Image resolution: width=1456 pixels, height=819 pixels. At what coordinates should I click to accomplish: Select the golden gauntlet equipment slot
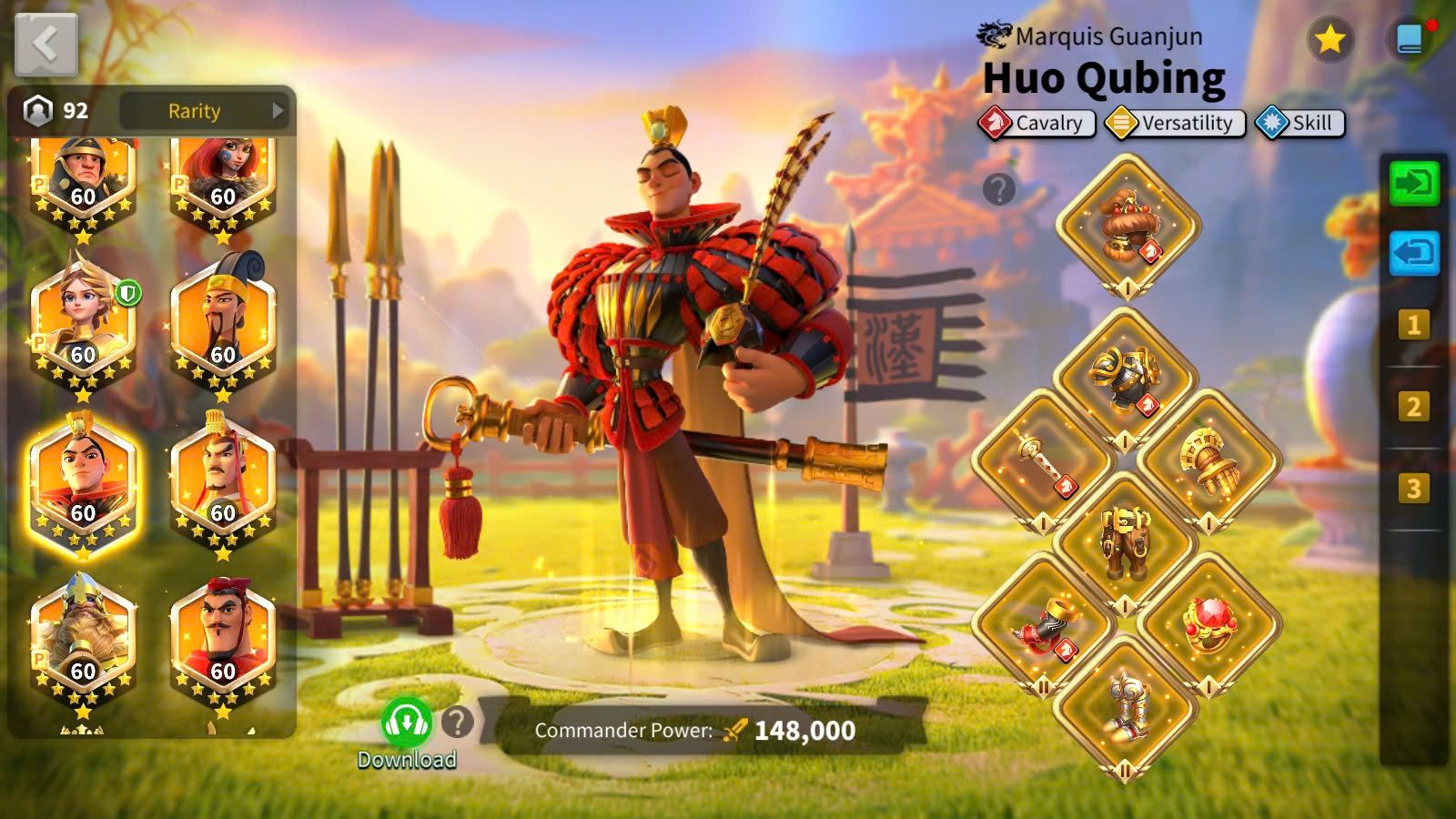[1208, 460]
